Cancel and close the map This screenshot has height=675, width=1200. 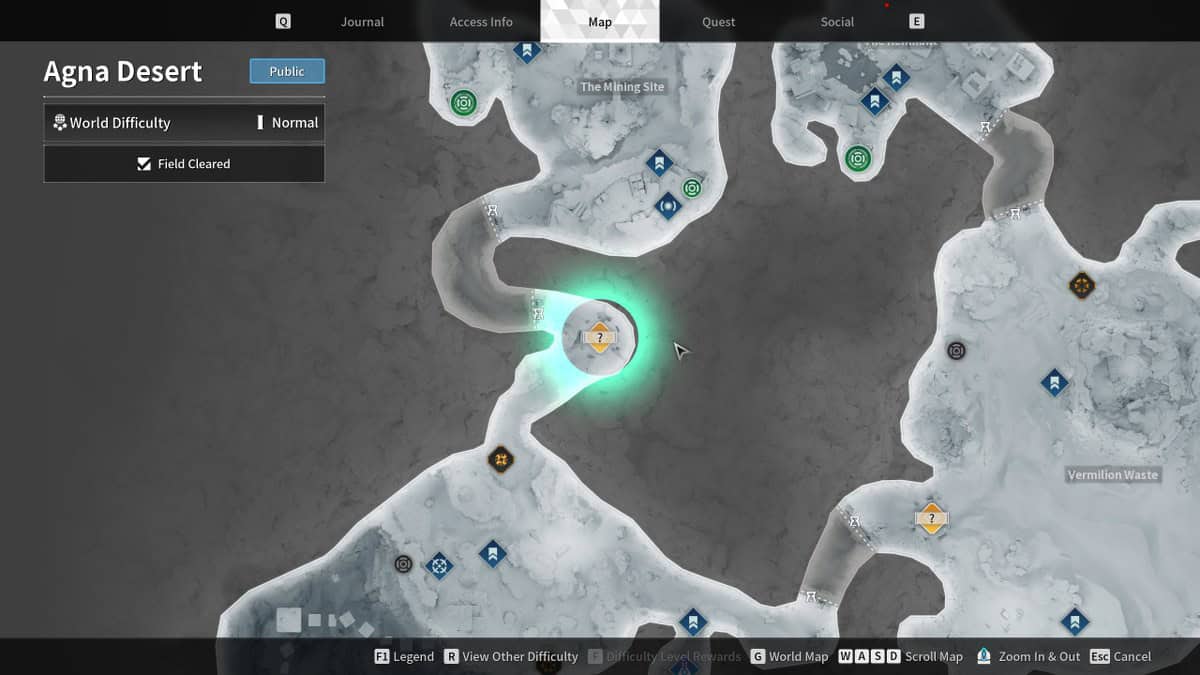(x=1121, y=657)
